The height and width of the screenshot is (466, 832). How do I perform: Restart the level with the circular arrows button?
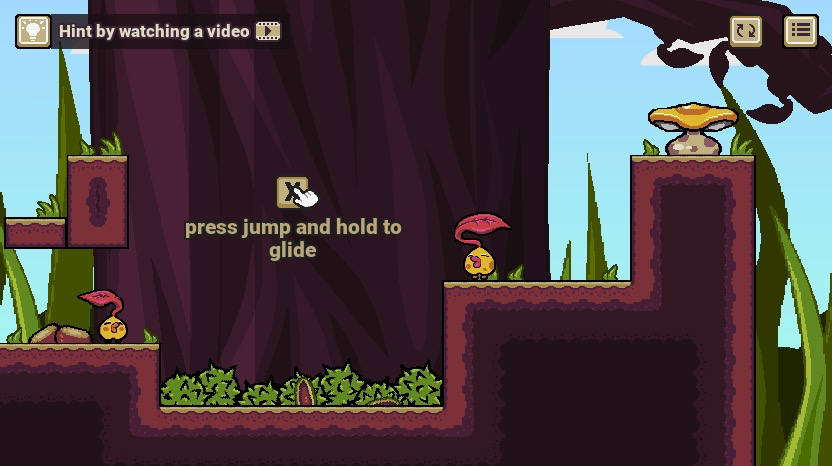tap(746, 31)
